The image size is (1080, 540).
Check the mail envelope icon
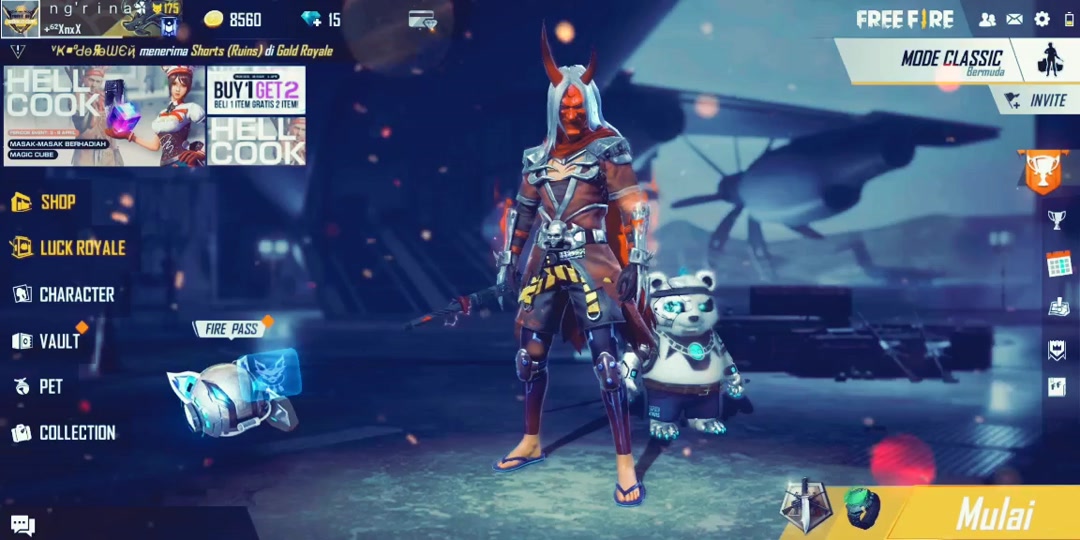point(1014,19)
